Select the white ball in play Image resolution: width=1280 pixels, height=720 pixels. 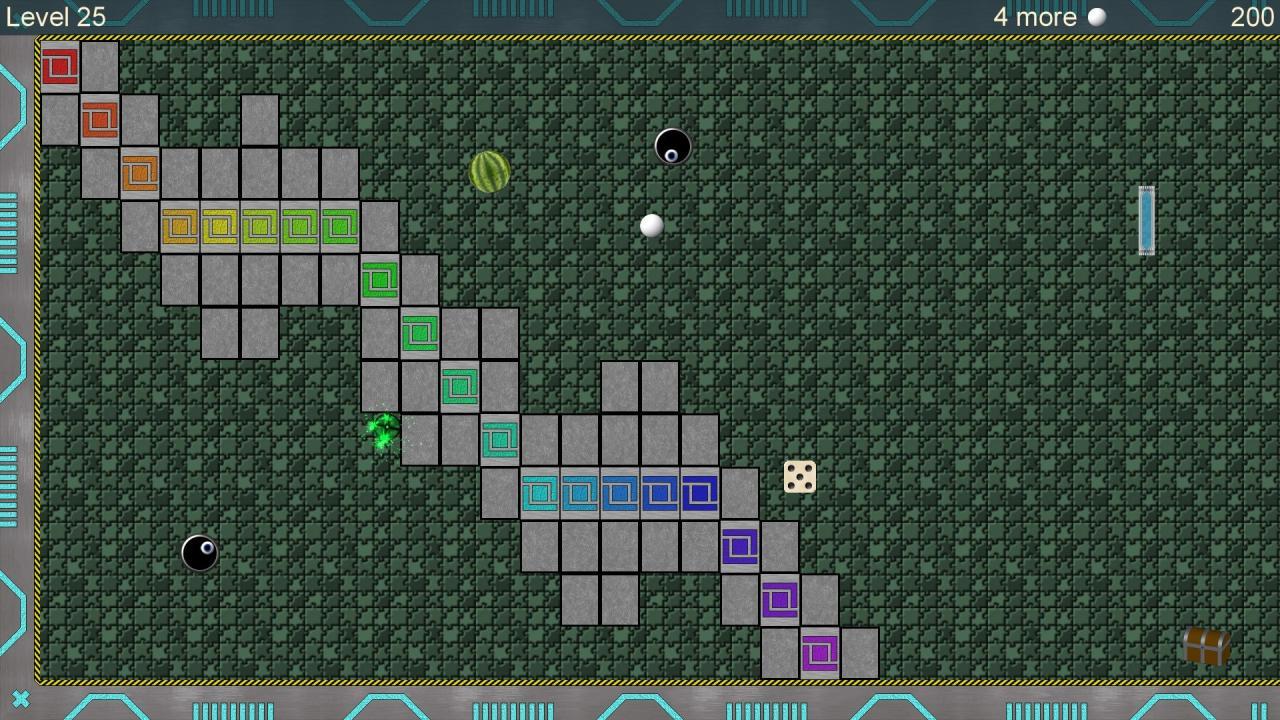click(652, 225)
